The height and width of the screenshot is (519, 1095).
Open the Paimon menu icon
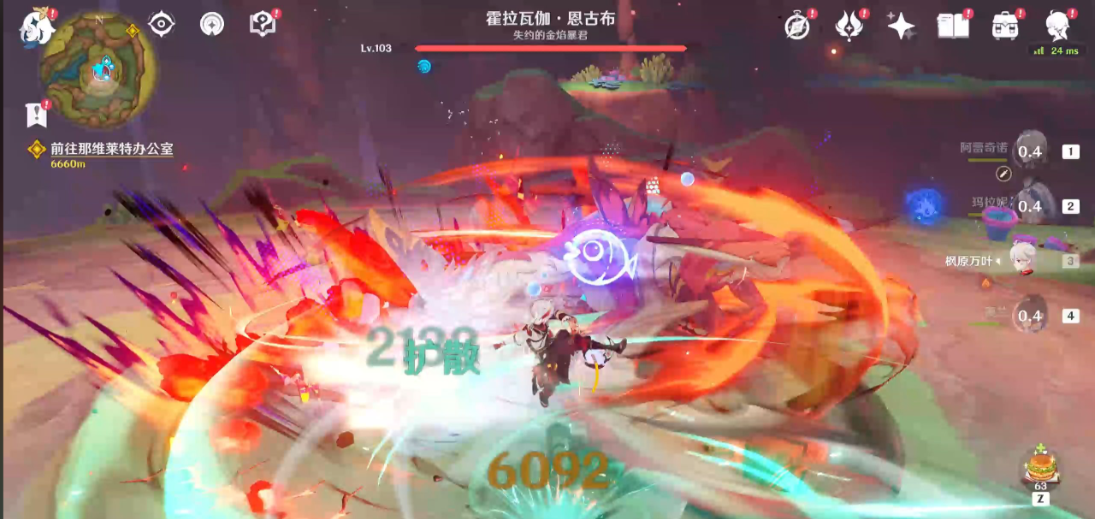[36, 27]
